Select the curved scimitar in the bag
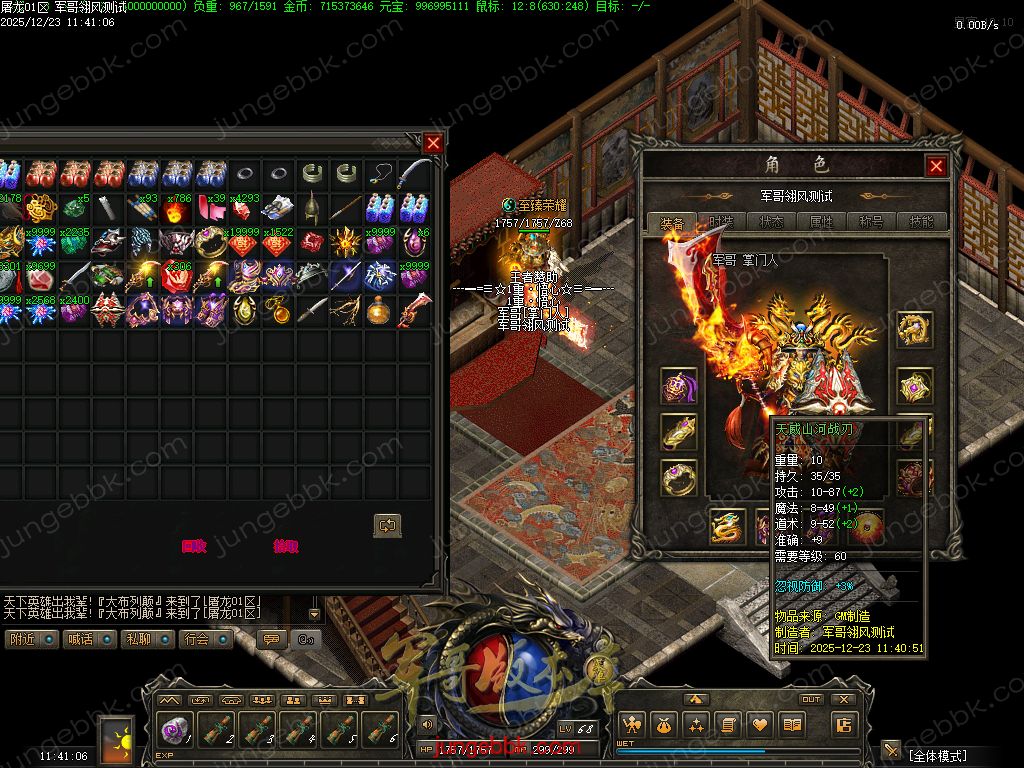This screenshot has width=1024, height=768. pos(415,174)
